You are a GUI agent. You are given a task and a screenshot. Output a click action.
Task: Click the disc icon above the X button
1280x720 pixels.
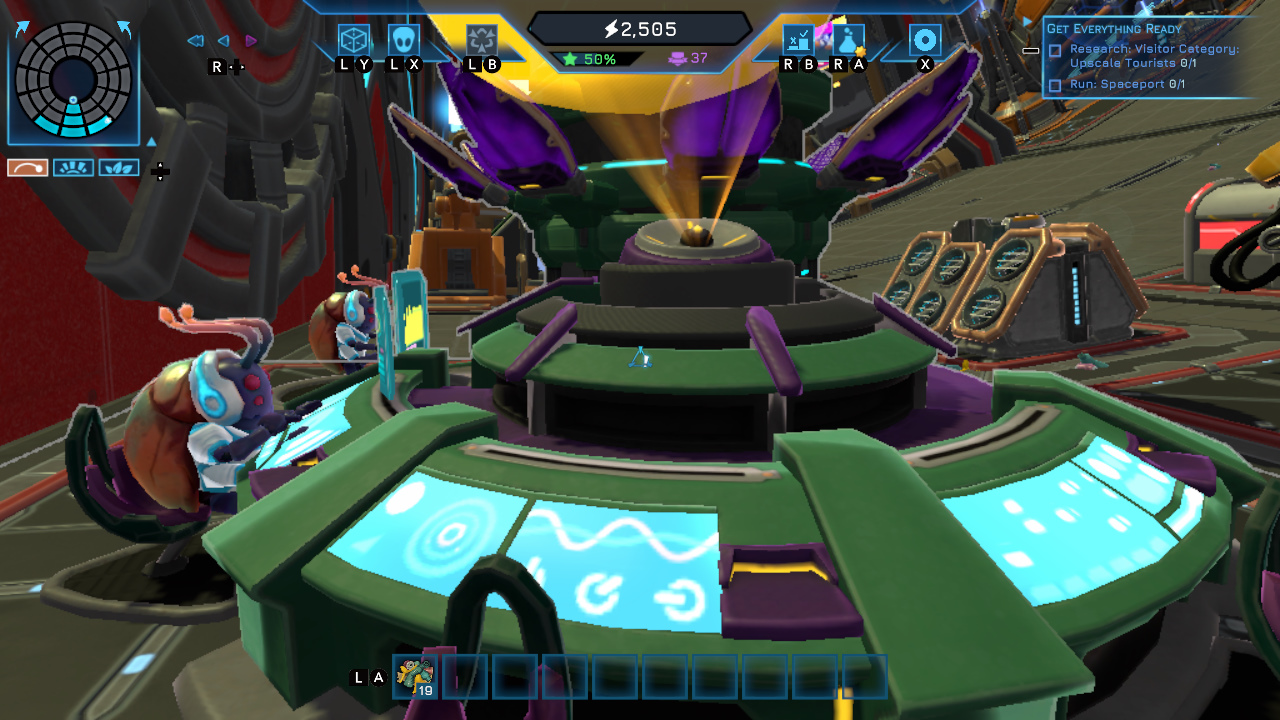pos(924,38)
